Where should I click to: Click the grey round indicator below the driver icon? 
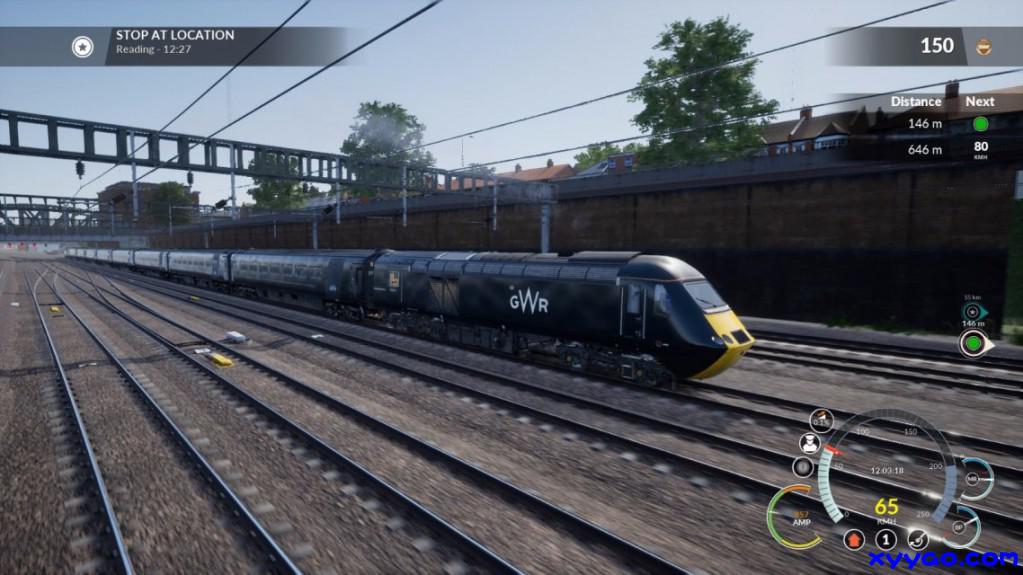pos(803,467)
